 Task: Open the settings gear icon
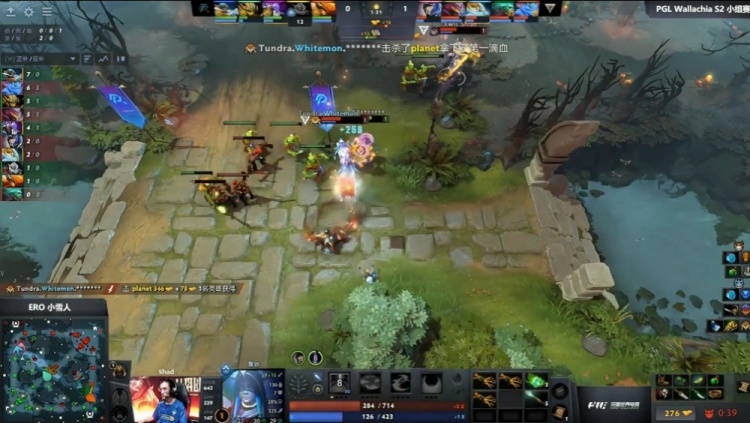[28, 12]
